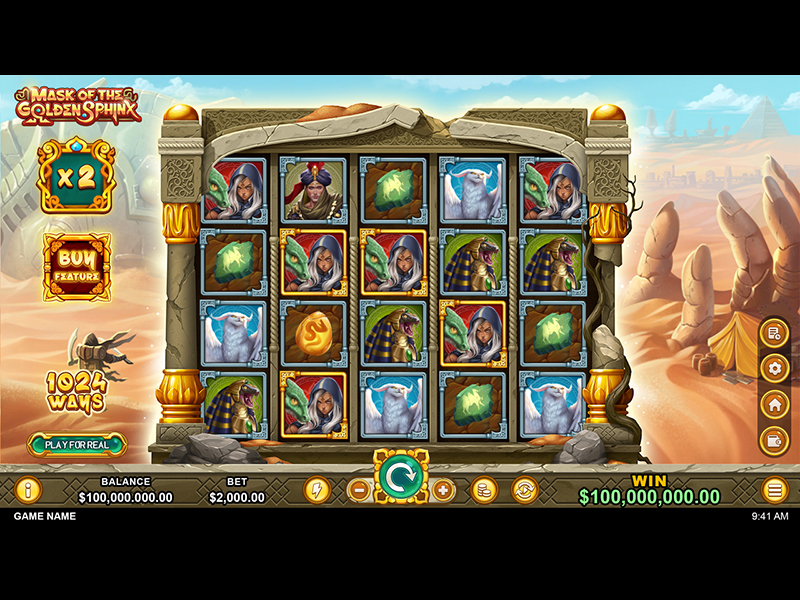800x600 pixels.
Task: Go to lobby with the home icon
Action: pyautogui.click(x=773, y=404)
